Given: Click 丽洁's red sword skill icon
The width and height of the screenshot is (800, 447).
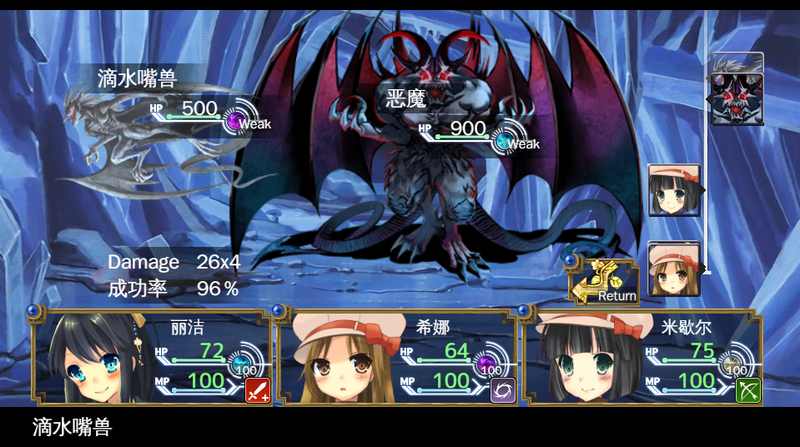Looking at the screenshot, I should 258,390.
